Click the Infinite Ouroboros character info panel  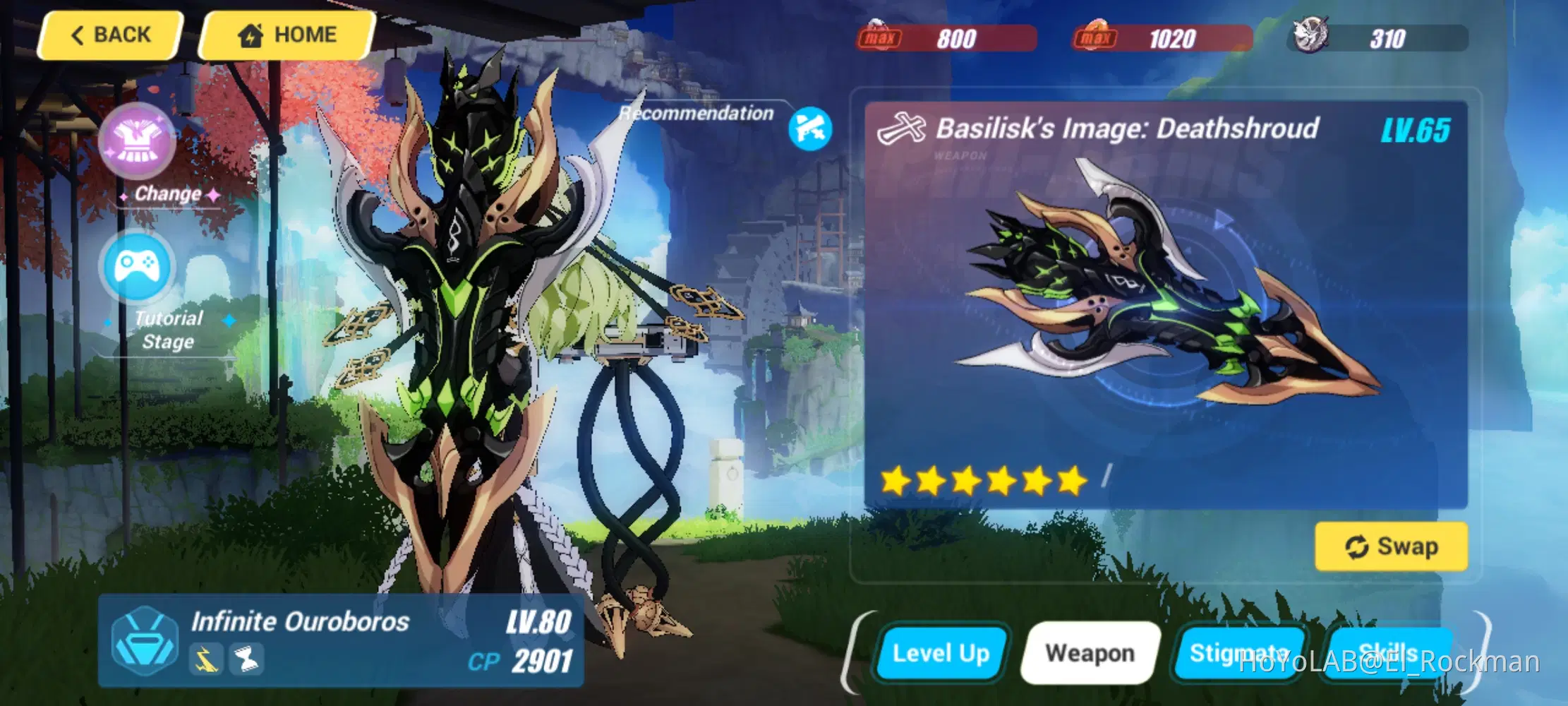pos(341,640)
